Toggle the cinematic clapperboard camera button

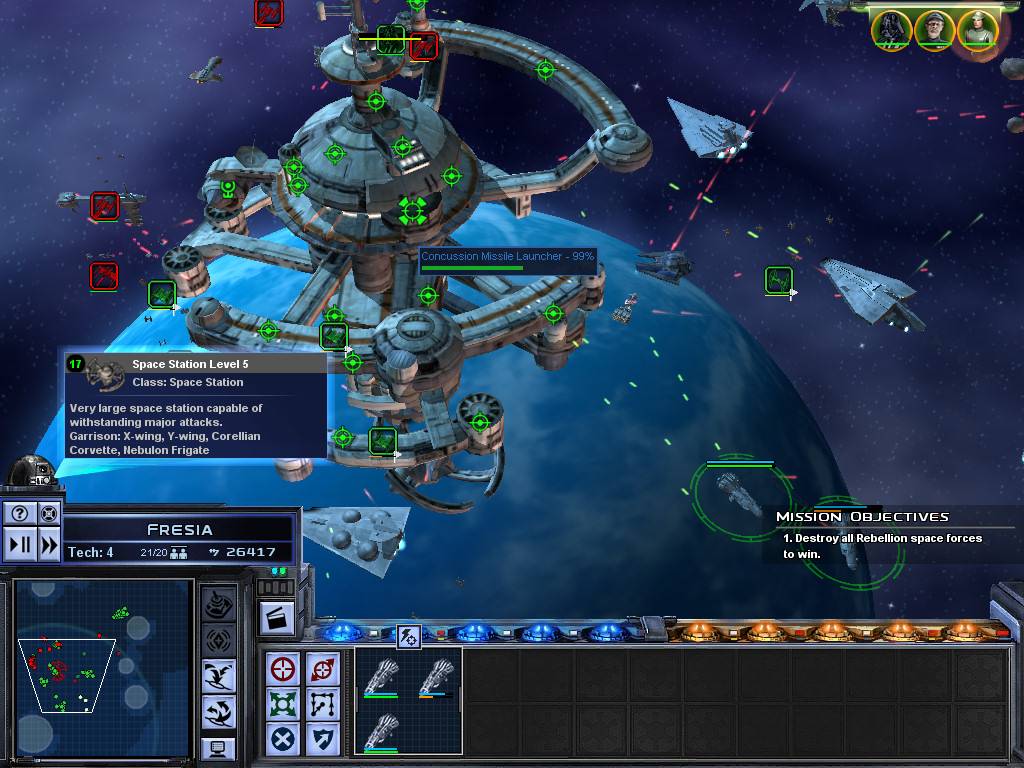[277, 616]
